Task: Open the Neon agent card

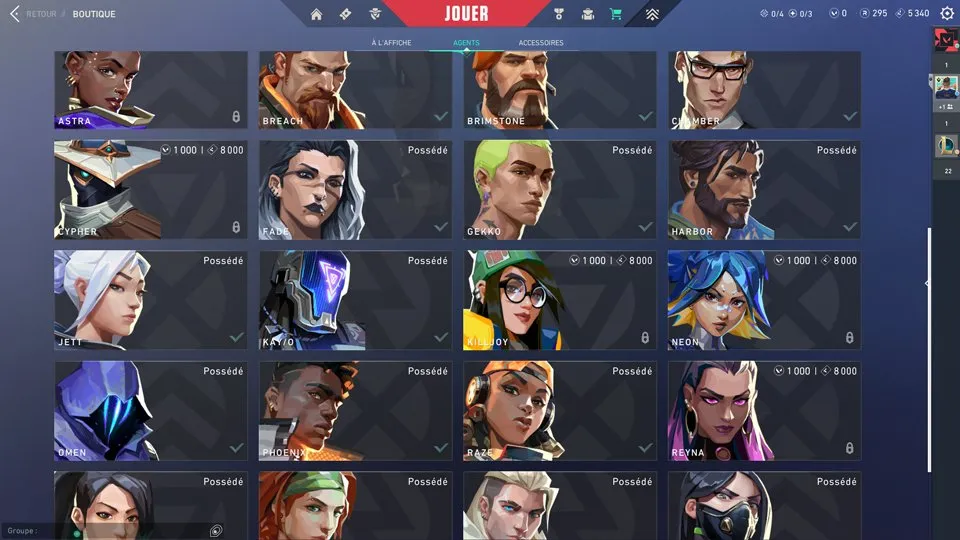Action: (764, 300)
